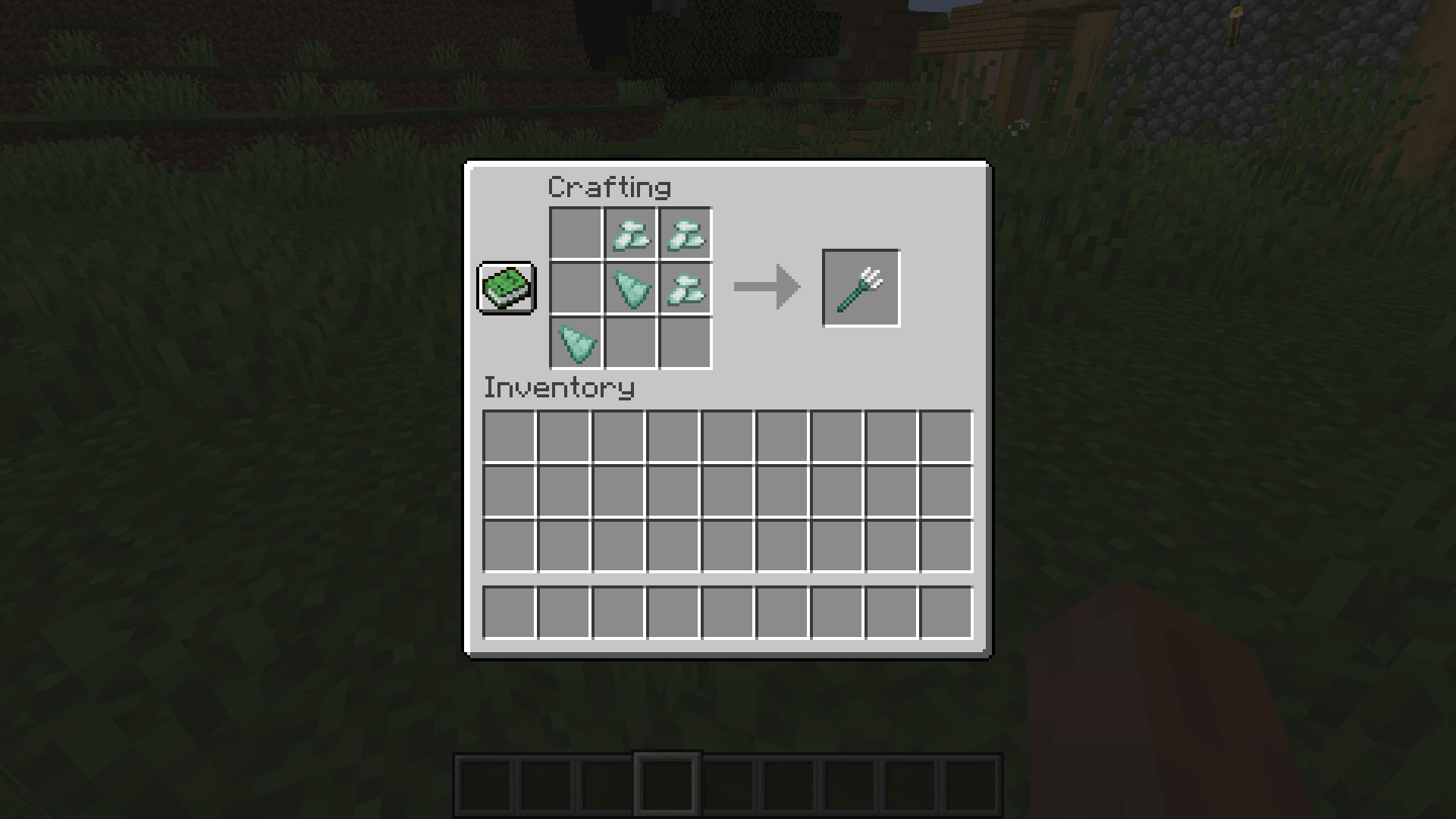This screenshot has height=819, width=1456.
Task: Select the crafted trident in the output slot
Action: click(861, 287)
